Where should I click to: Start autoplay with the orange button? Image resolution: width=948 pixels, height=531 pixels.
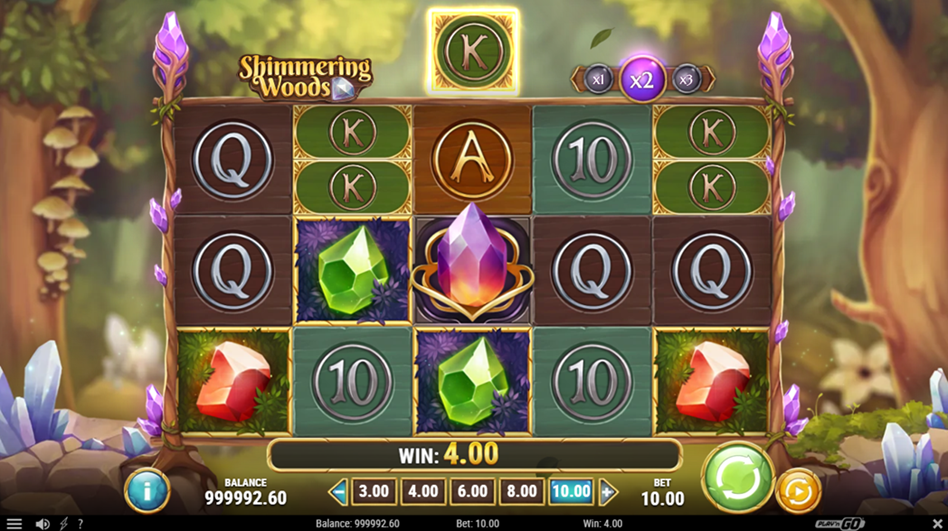tap(797, 490)
